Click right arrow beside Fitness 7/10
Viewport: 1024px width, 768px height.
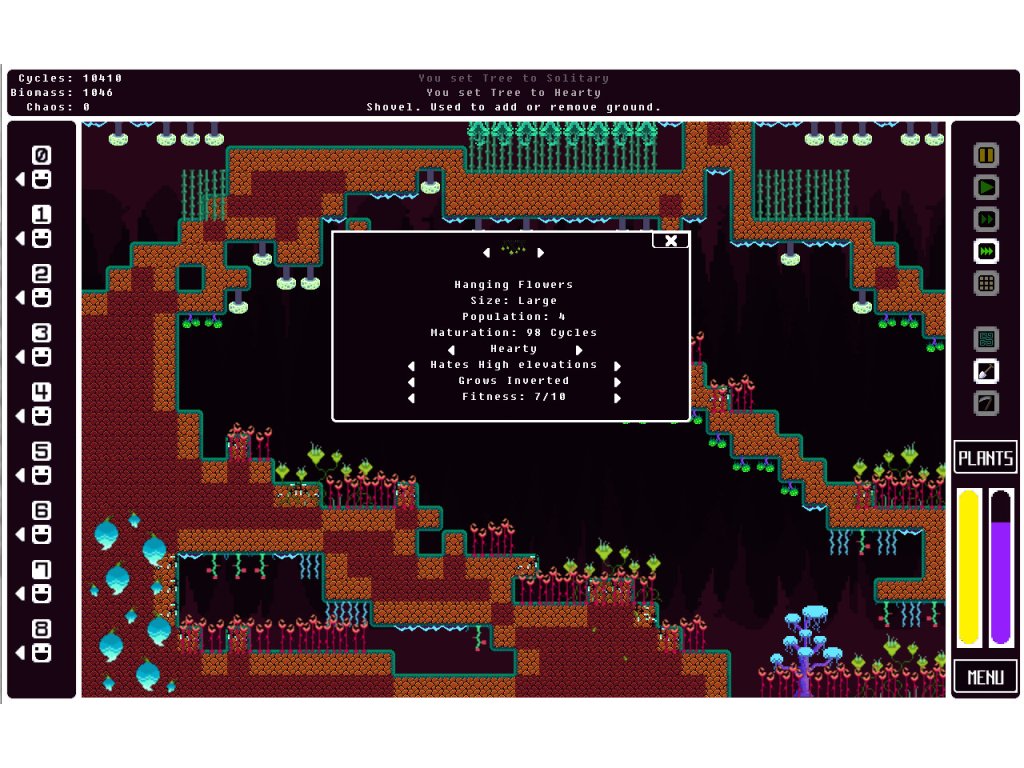pyautogui.click(x=617, y=398)
